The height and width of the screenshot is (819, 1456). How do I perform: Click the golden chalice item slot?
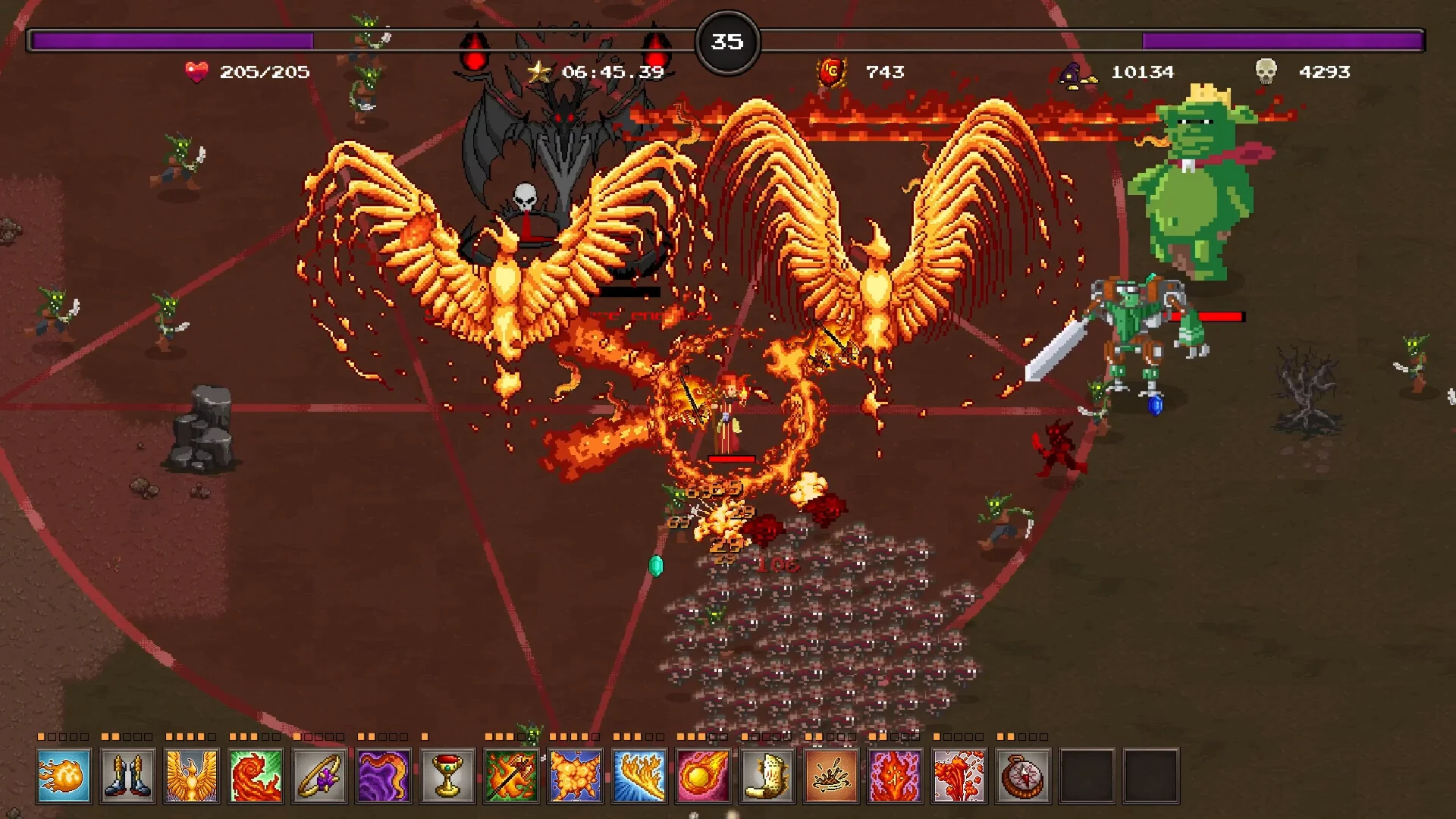(x=447, y=776)
